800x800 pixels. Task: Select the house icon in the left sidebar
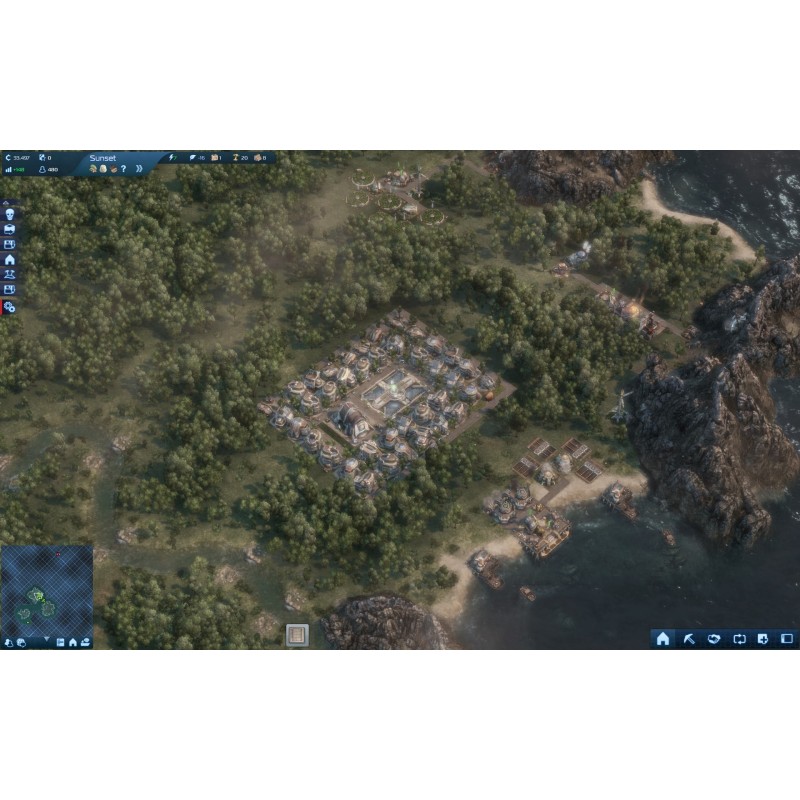coord(10,259)
